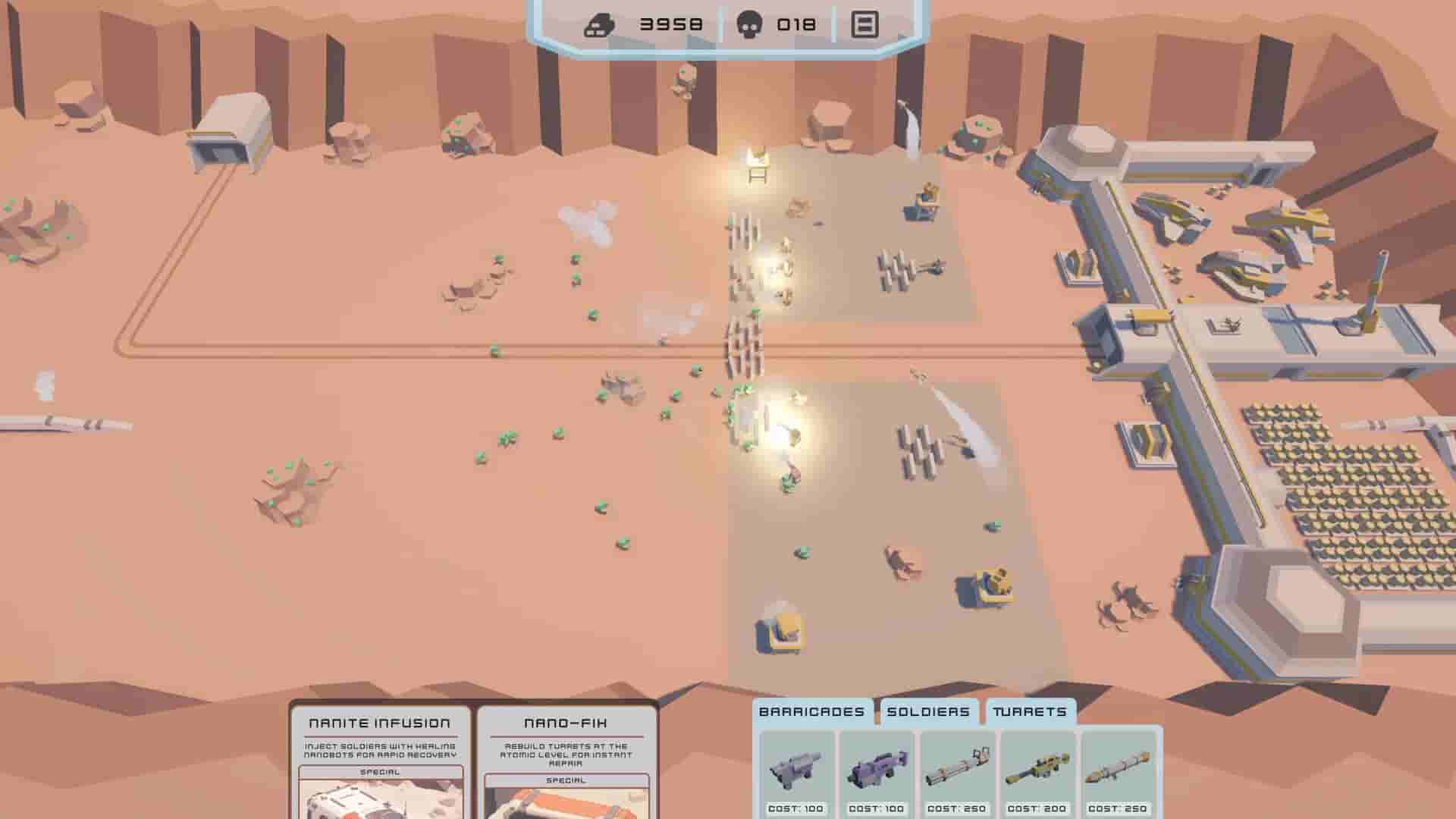
Task: Activate the Nanite Infusion special card
Action: [380, 723]
